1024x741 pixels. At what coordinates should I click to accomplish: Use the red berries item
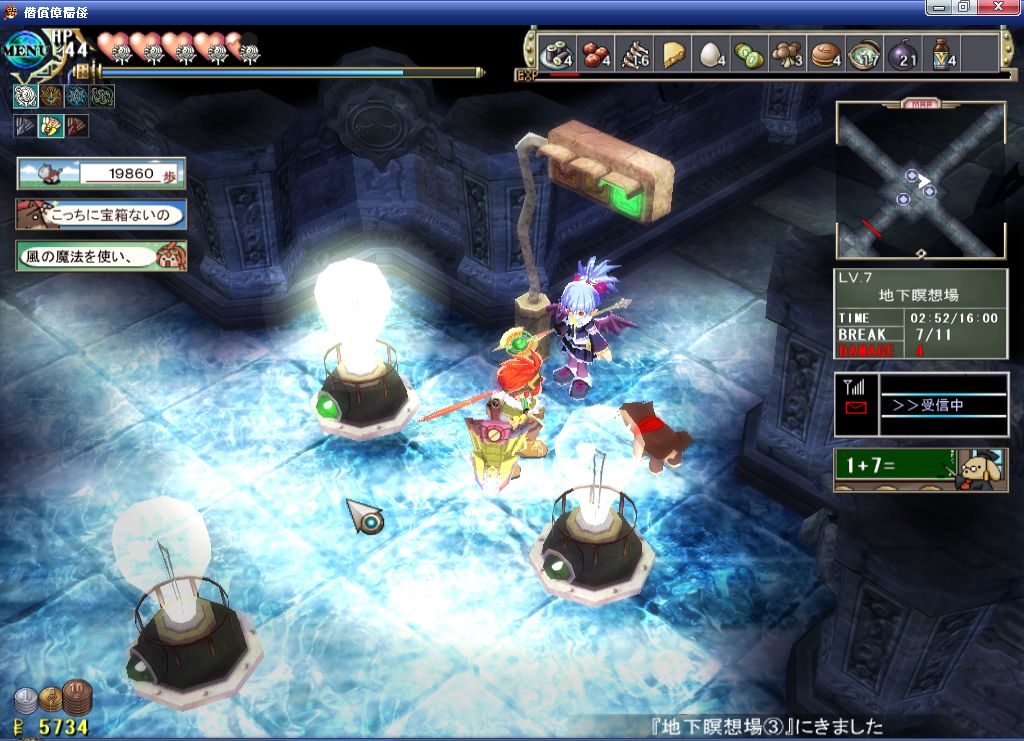point(595,54)
